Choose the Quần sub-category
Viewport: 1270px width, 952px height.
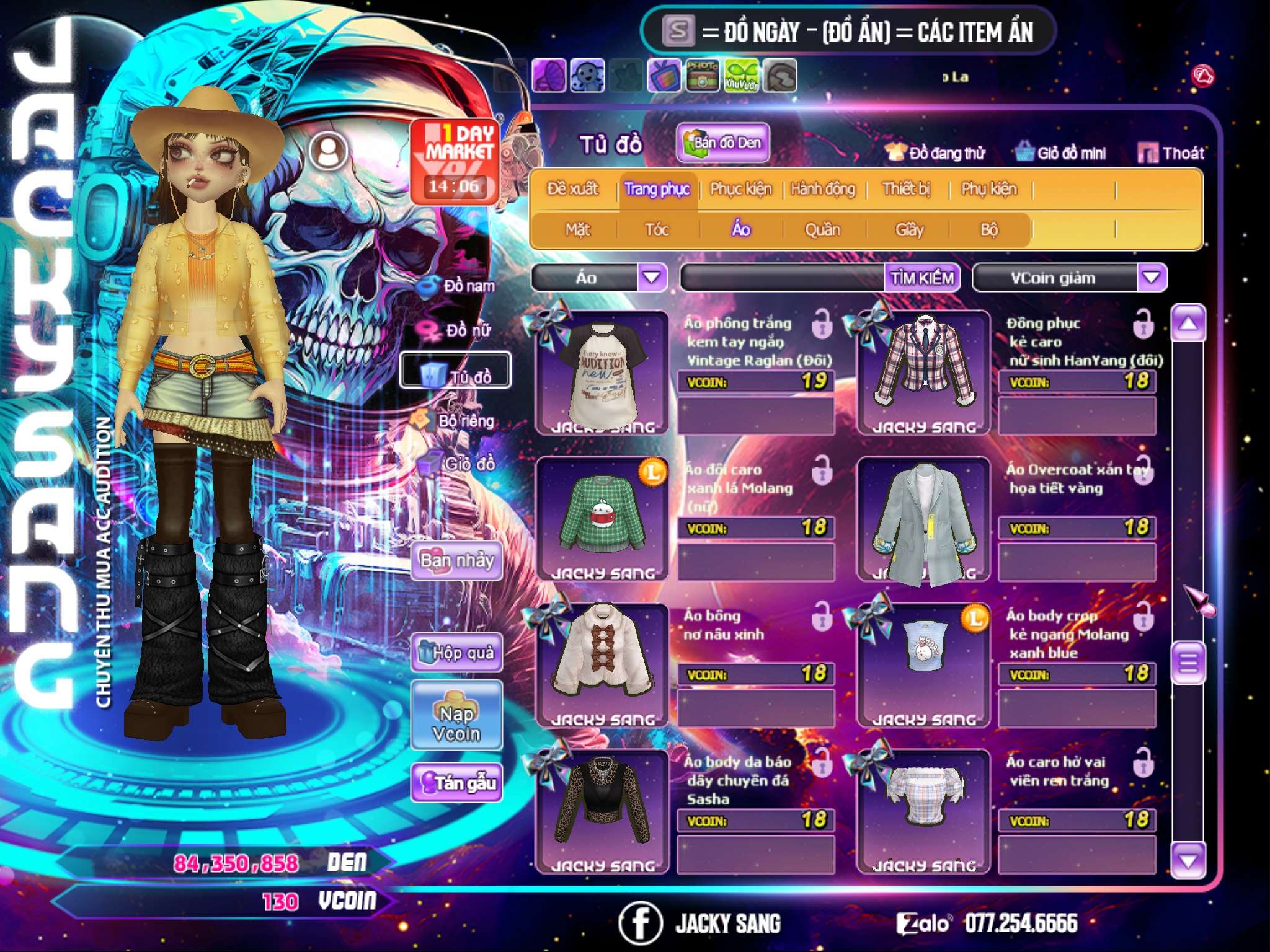822,230
